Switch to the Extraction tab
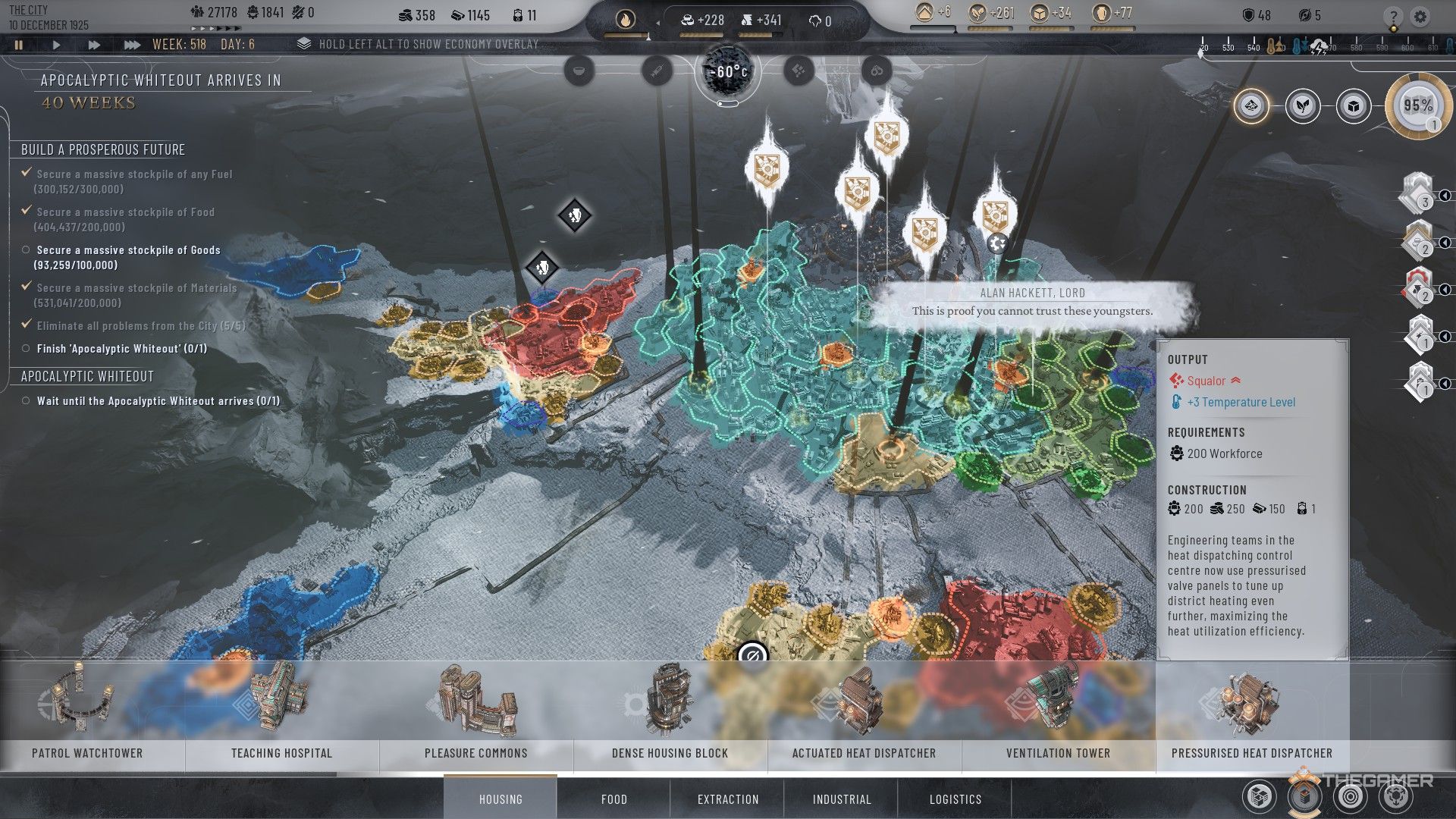The height and width of the screenshot is (819, 1456). [x=728, y=799]
